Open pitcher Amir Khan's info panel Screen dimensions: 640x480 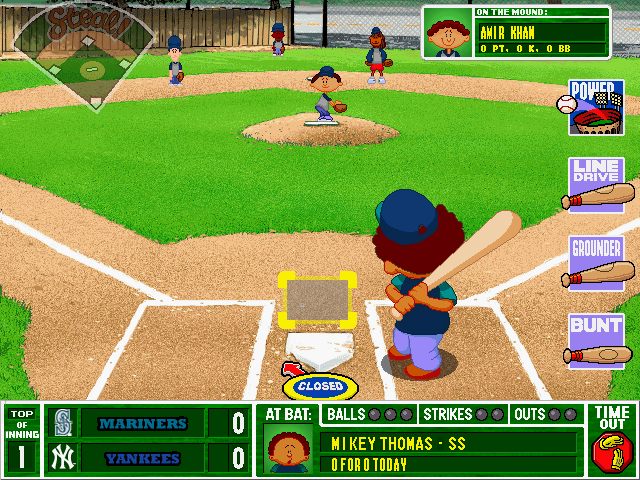coord(516,32)
